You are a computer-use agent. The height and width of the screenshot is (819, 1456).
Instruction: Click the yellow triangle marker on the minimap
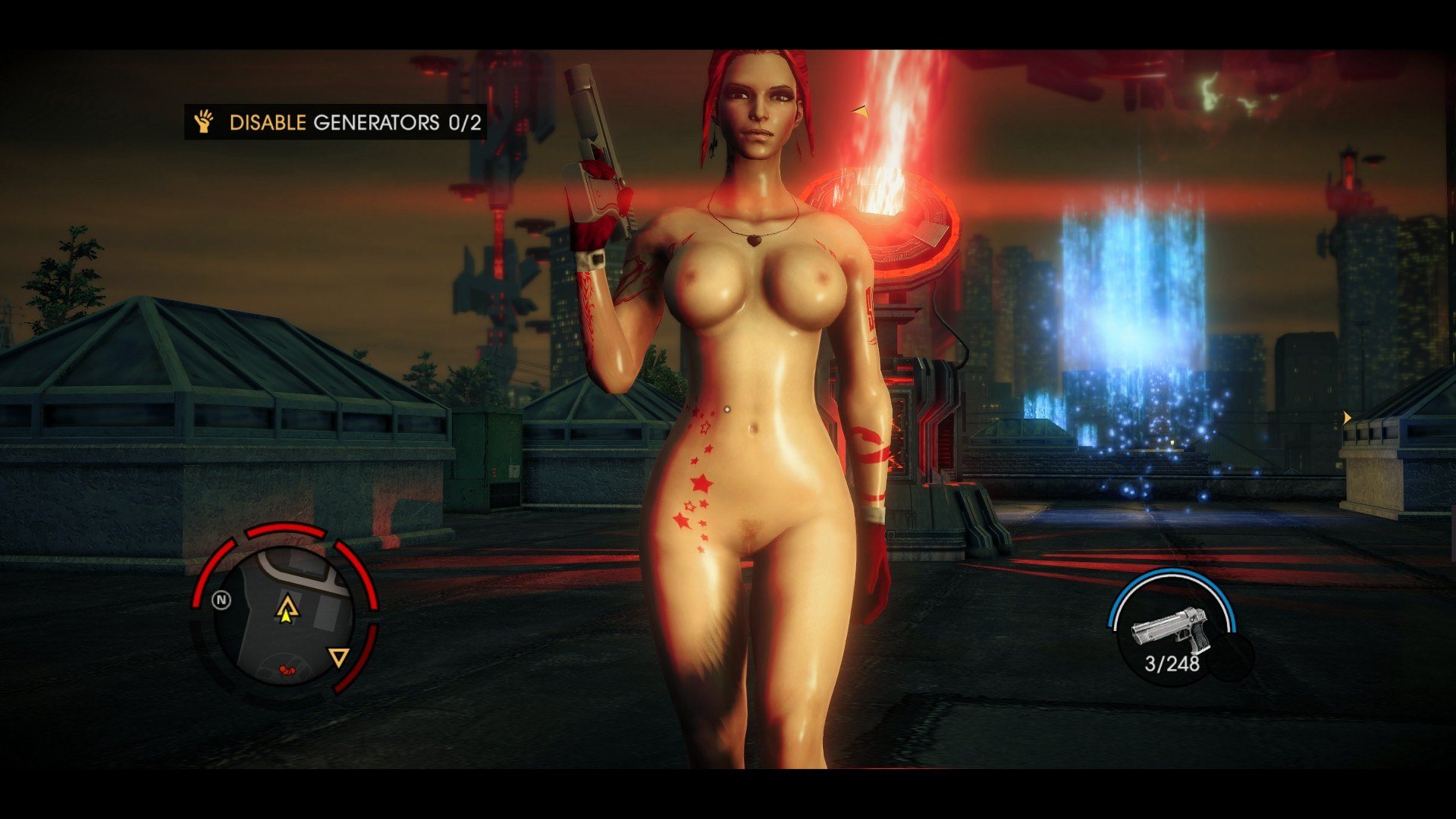(338, 657)
